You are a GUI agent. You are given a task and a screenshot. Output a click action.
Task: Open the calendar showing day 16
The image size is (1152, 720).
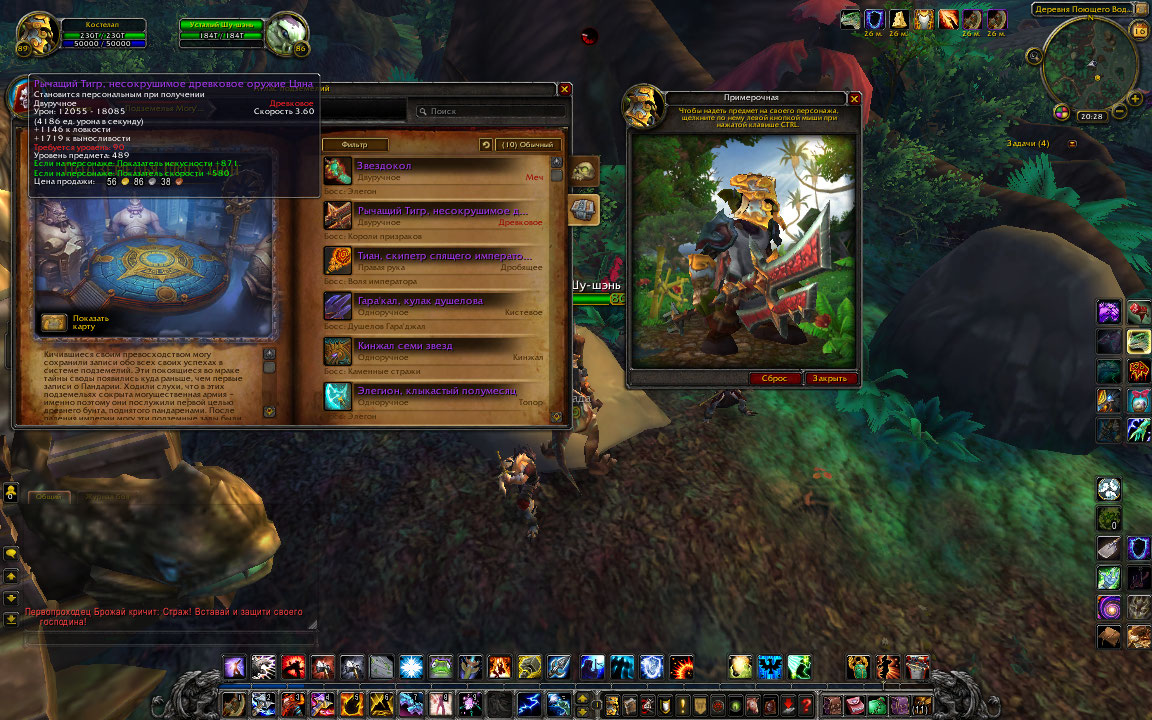tap(1139, 31)
